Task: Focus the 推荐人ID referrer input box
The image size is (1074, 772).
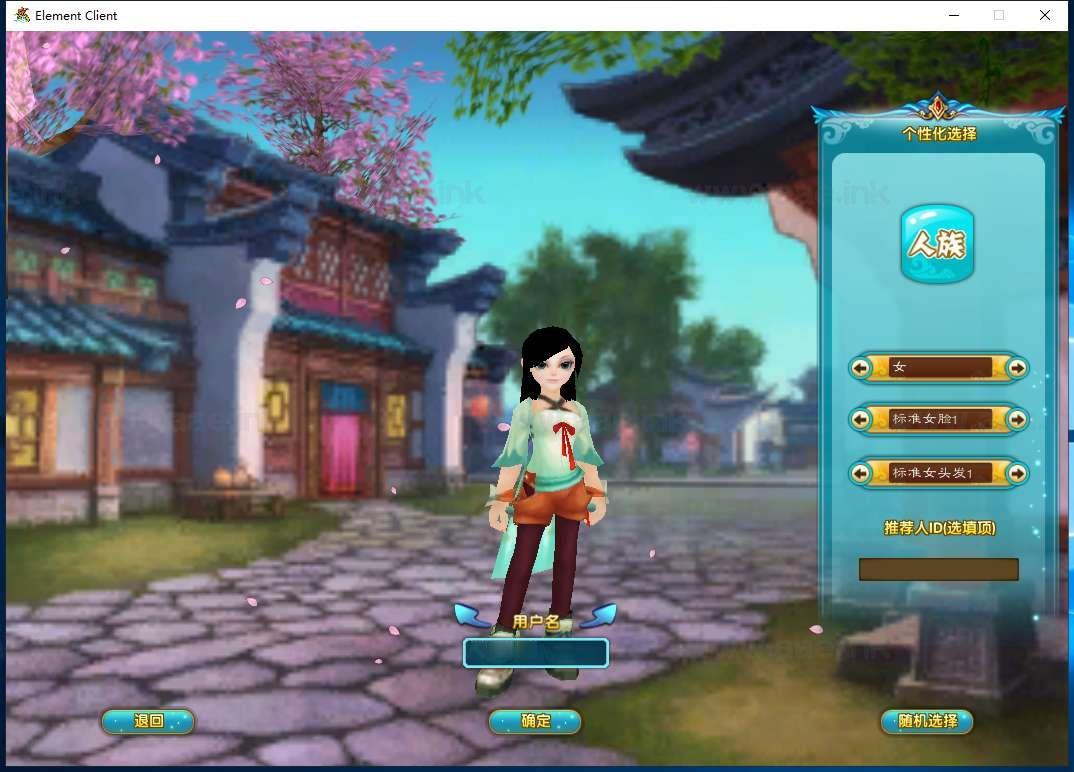Action: point(938,569)
